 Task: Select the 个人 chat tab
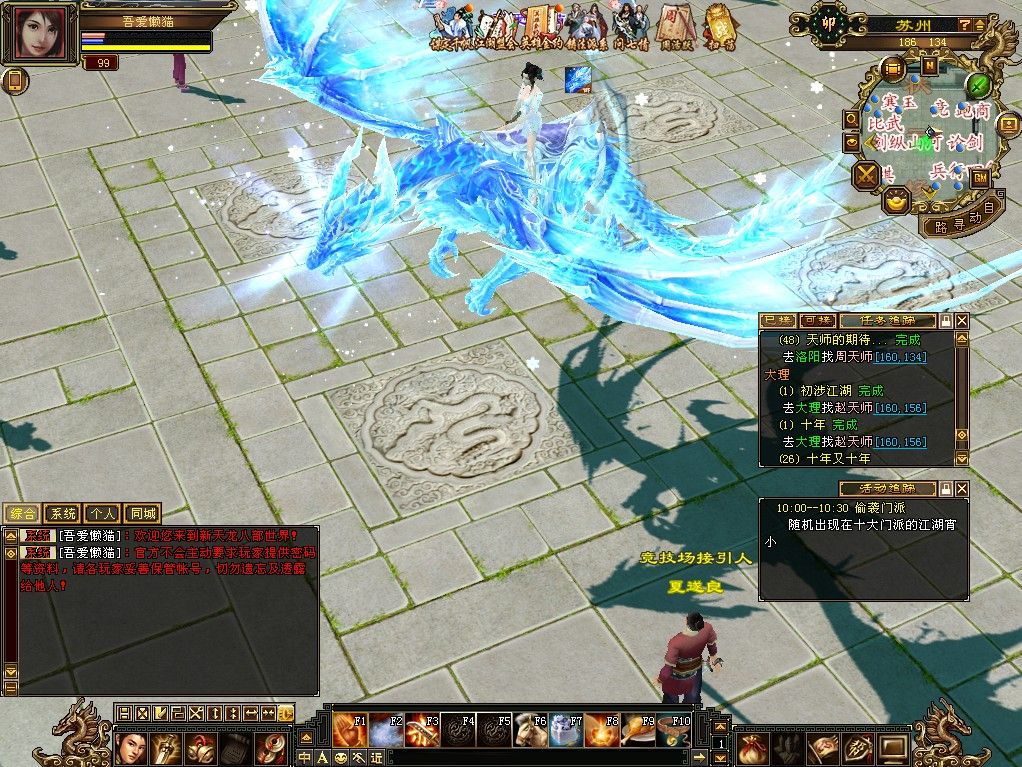tap(101, 513)
